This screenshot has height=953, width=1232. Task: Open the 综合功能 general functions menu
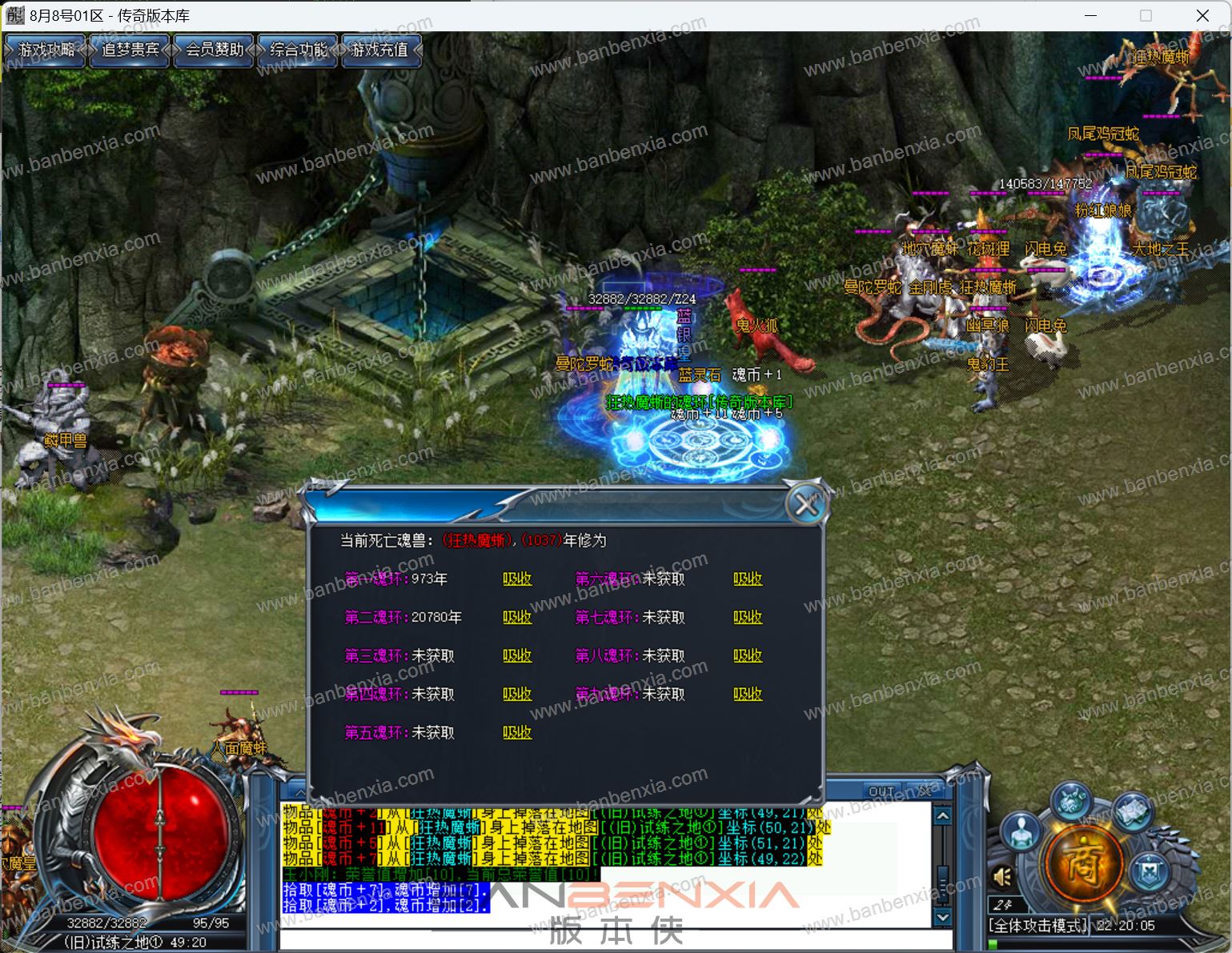point(298,50)
